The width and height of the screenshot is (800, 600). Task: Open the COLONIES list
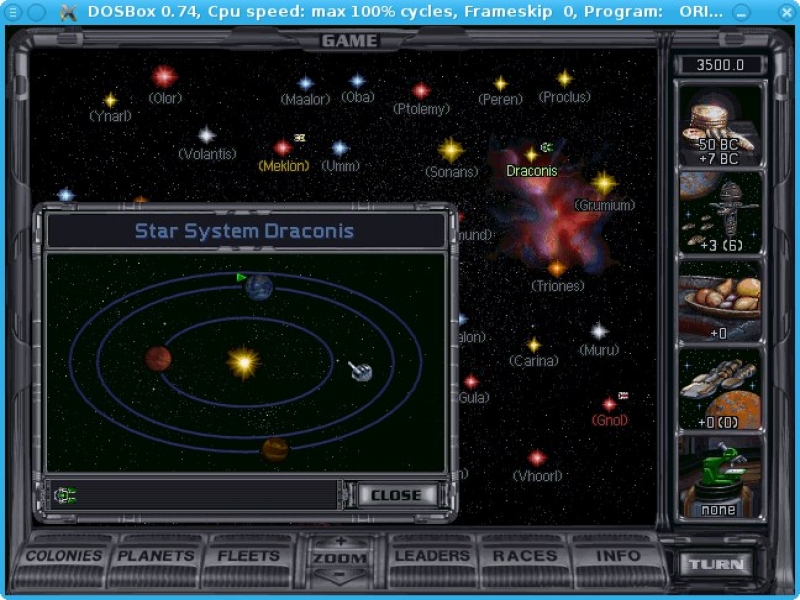click(64, 556)
